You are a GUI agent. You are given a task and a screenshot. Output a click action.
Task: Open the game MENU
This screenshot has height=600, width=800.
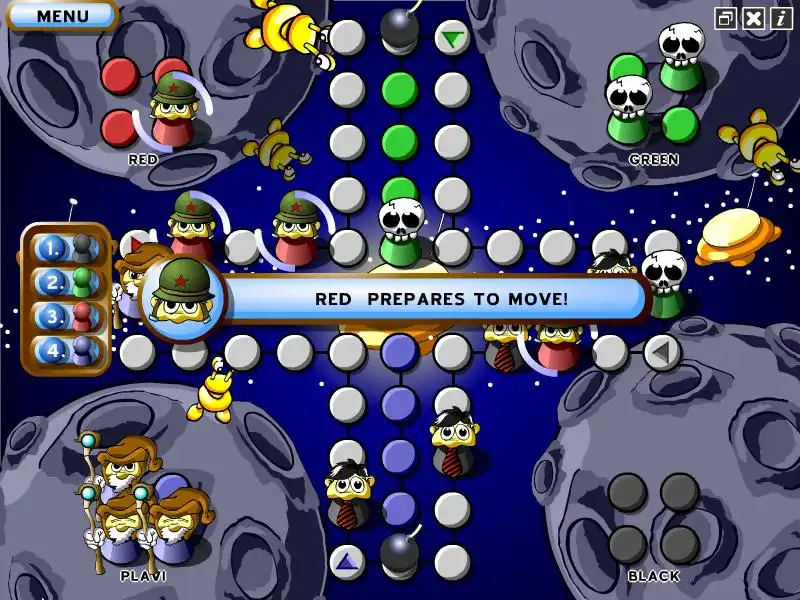[61, 16]
